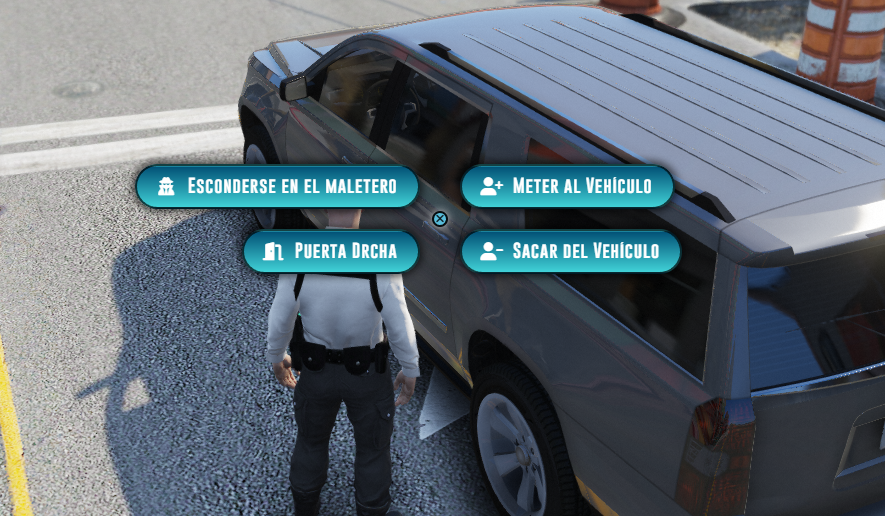Choose Esconderse en el maletero option
The image size is (885, 516).
277,187
